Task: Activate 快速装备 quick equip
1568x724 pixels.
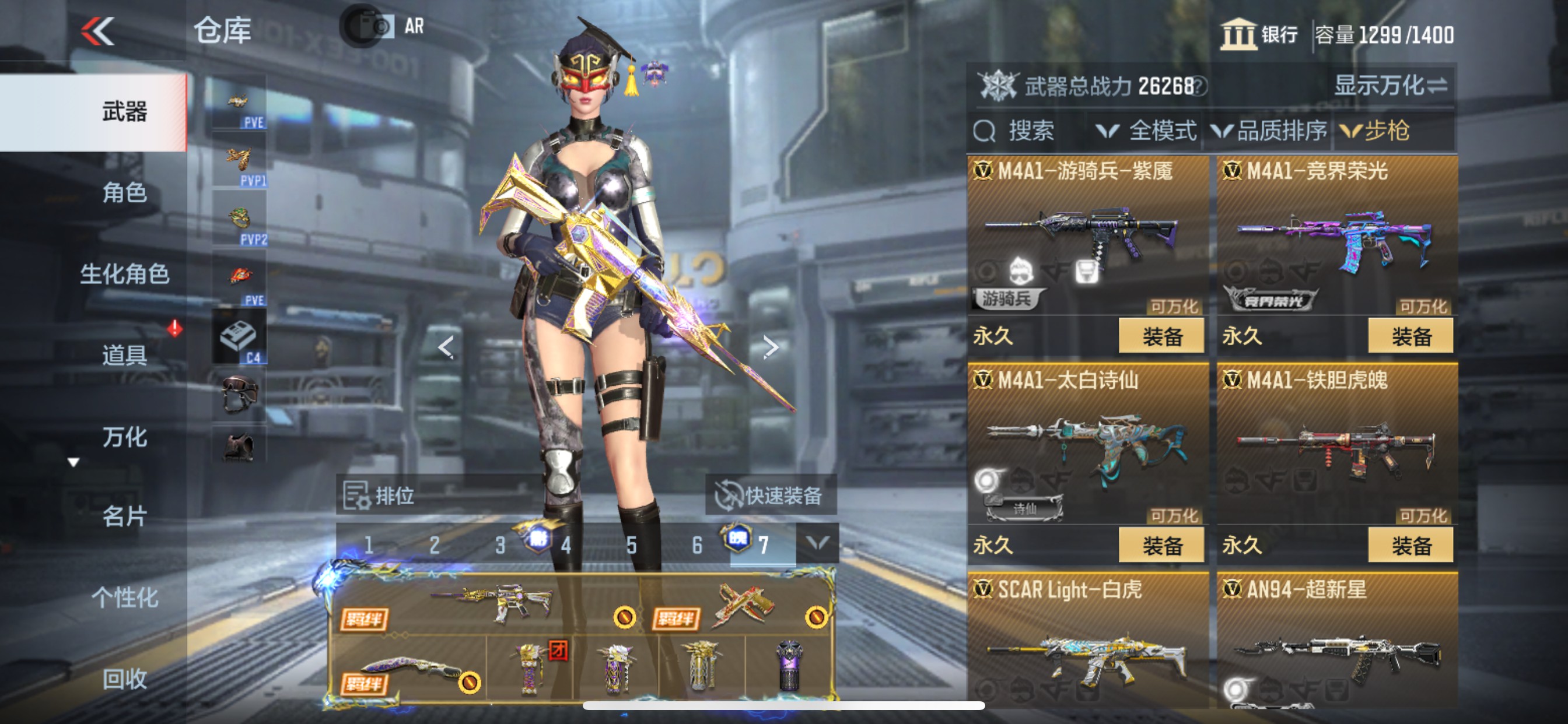Action: click(x=771, y=495)
